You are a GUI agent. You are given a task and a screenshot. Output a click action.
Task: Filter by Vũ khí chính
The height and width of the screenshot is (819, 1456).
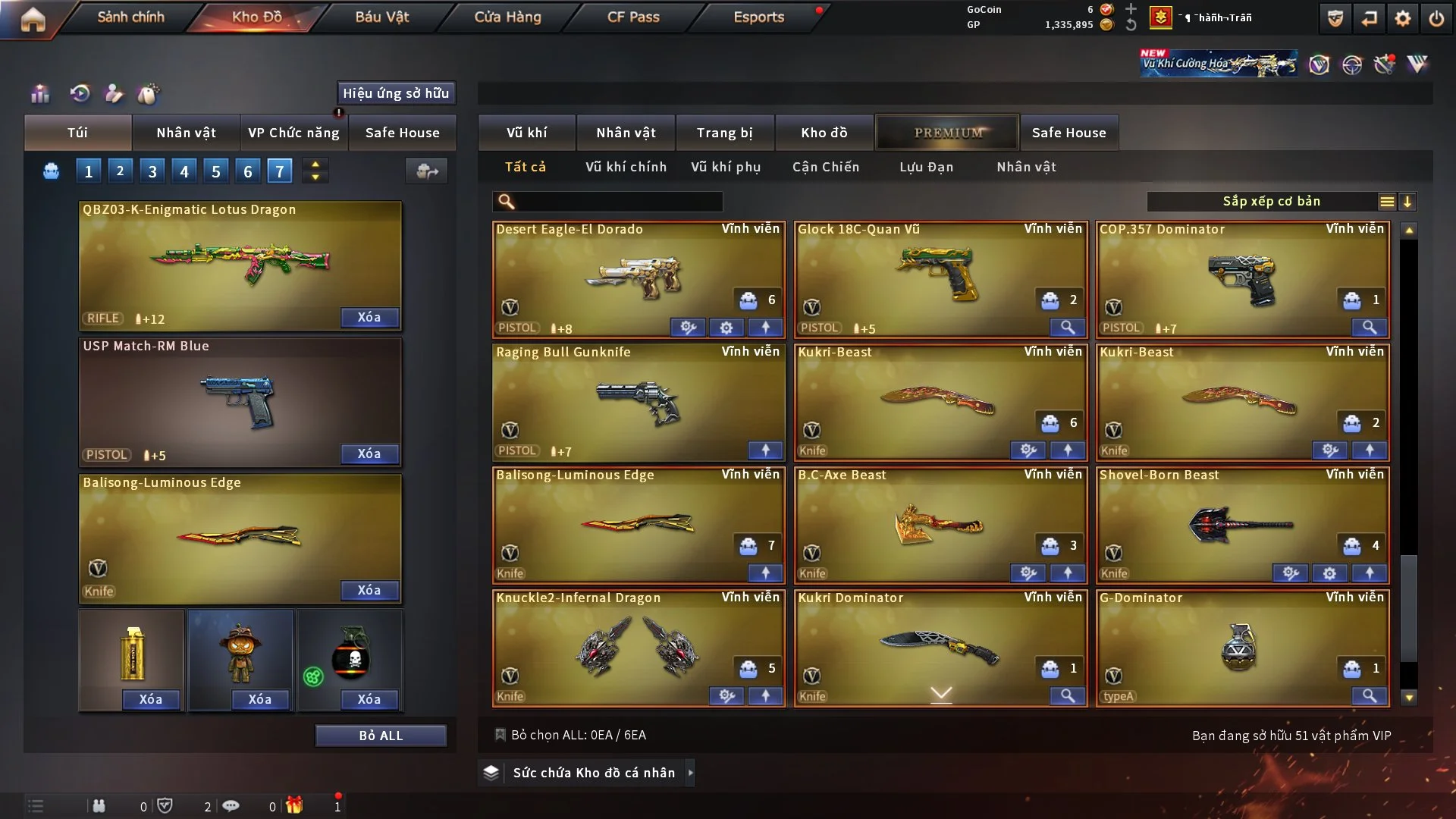tap(626, 167)
